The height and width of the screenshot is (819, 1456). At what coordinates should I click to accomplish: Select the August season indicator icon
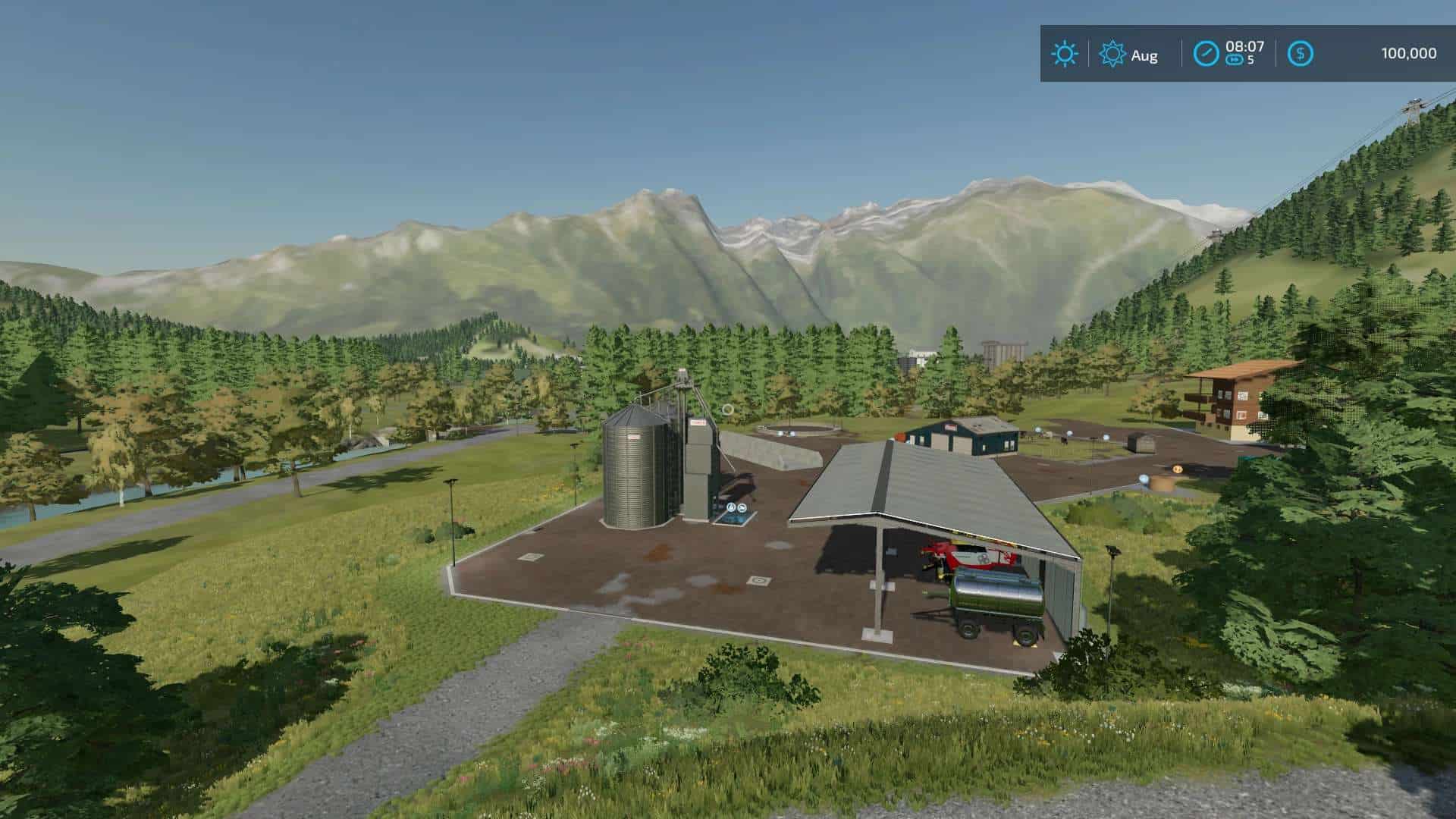click(1112, 54)
